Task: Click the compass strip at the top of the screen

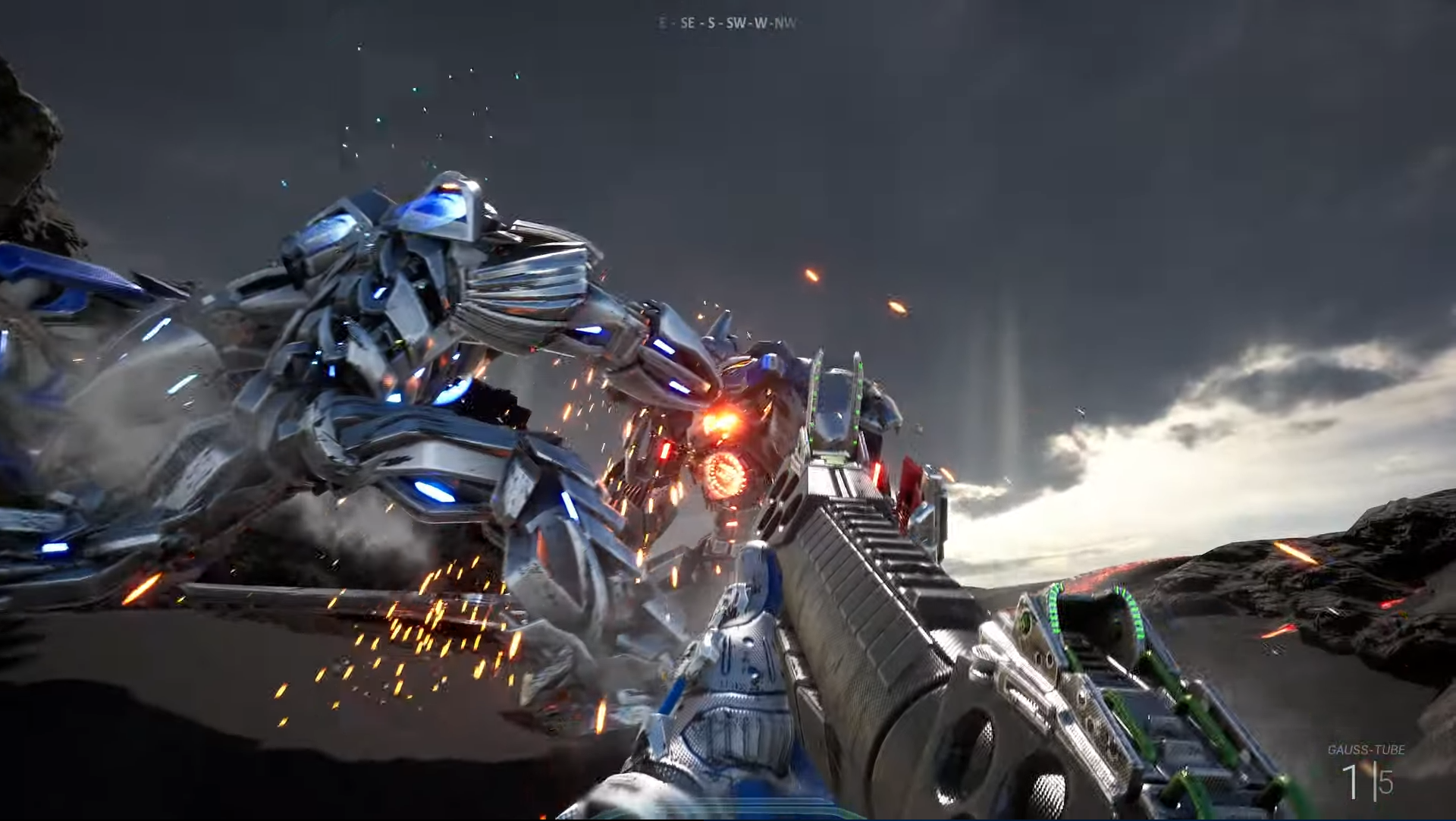Action: (x=724, y=24)
